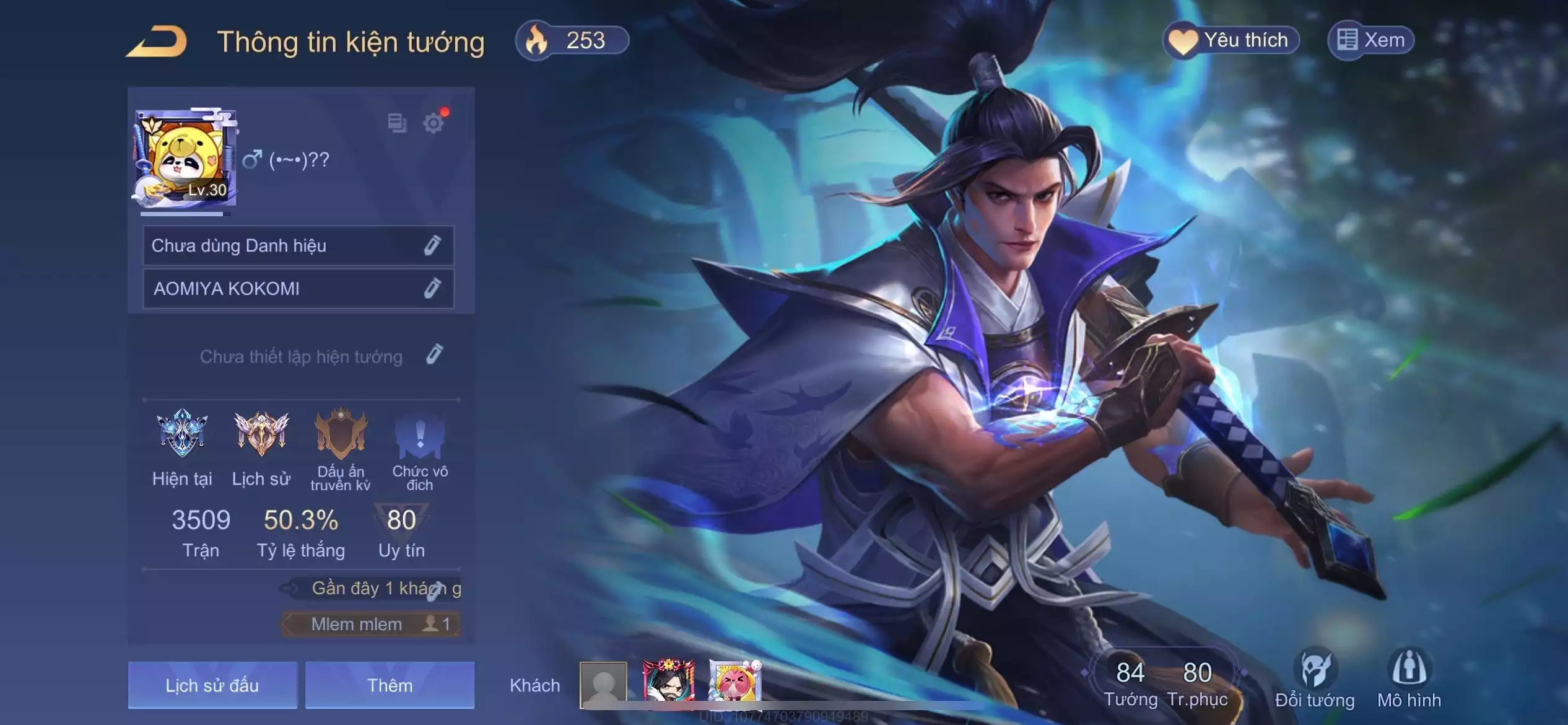Open the Xem view button
Image resolution: width=1568 pixels, height=725 pixels.
[x=1370, y=41]
